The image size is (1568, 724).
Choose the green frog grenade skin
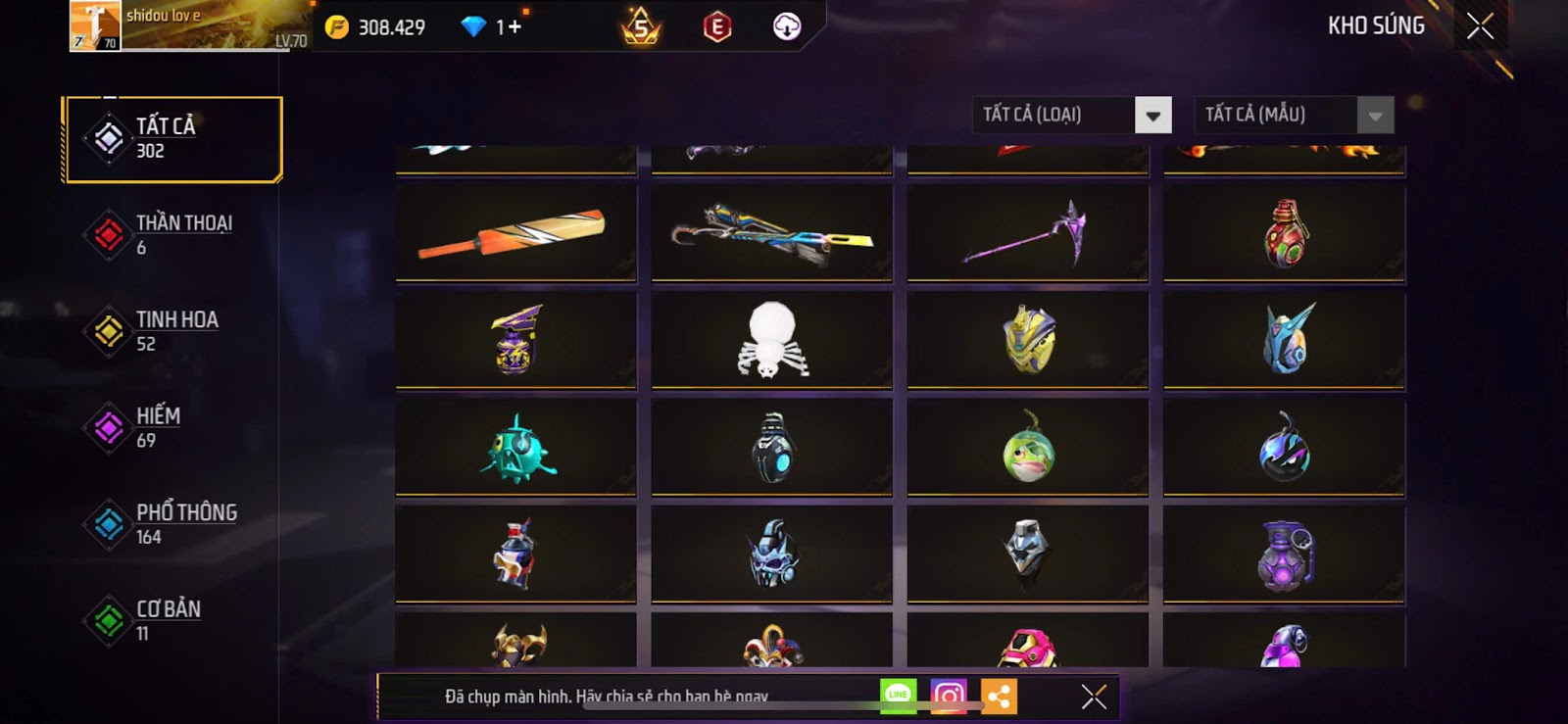pyautogui.click(x=1027, y=447)
